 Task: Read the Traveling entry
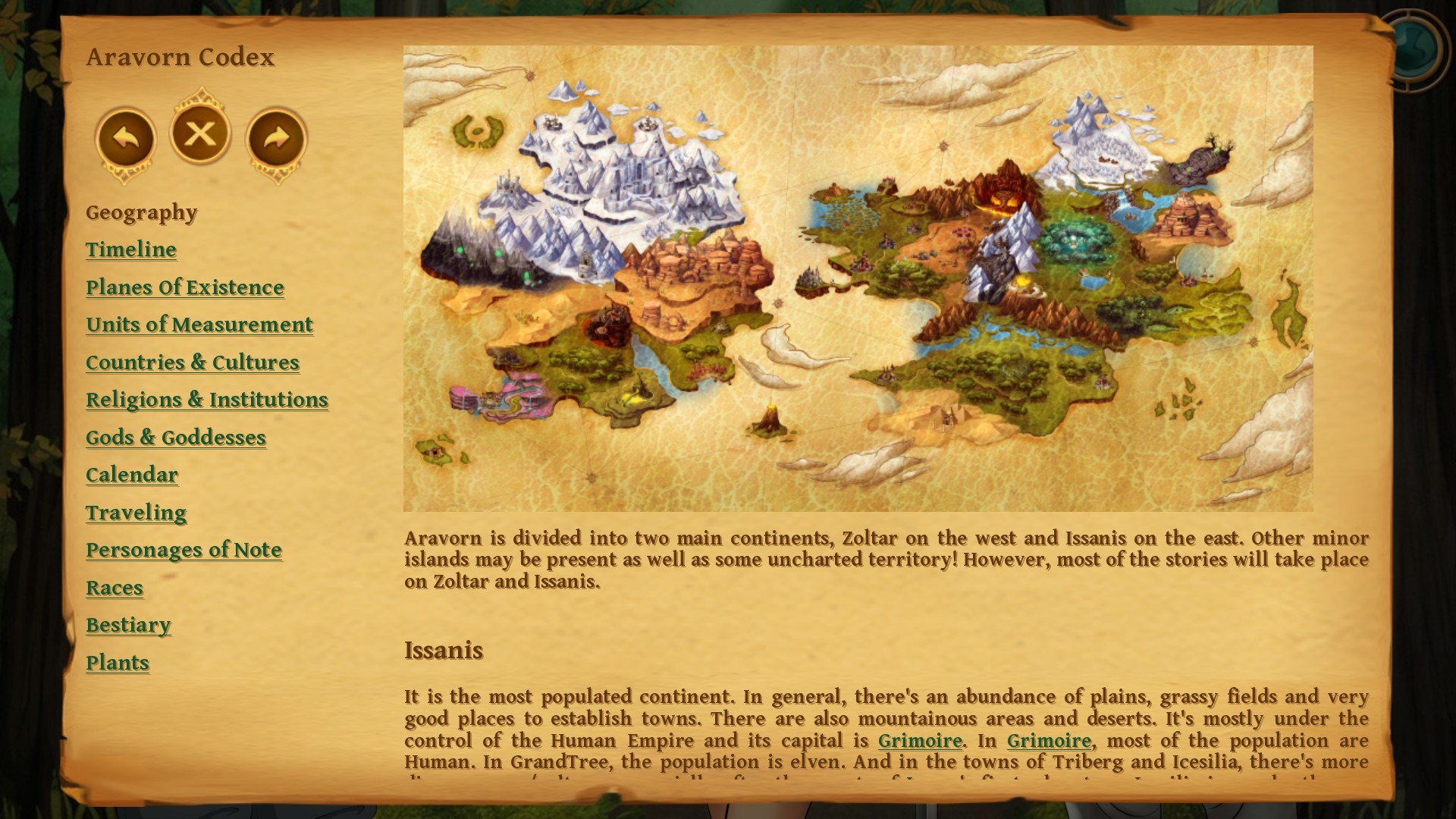(136, 513)
